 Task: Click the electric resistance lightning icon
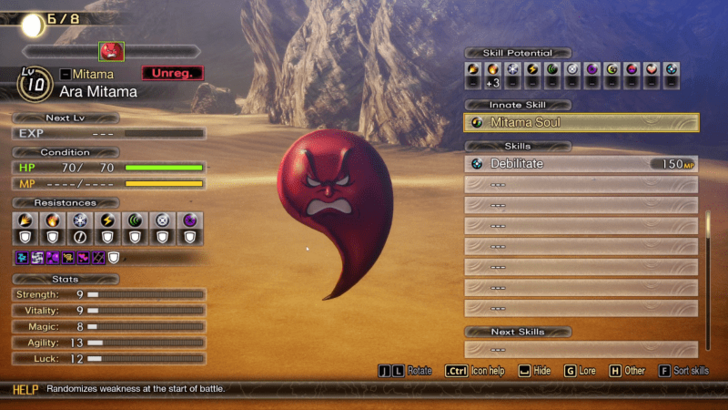pyautogui.click(x=108, y=221)
